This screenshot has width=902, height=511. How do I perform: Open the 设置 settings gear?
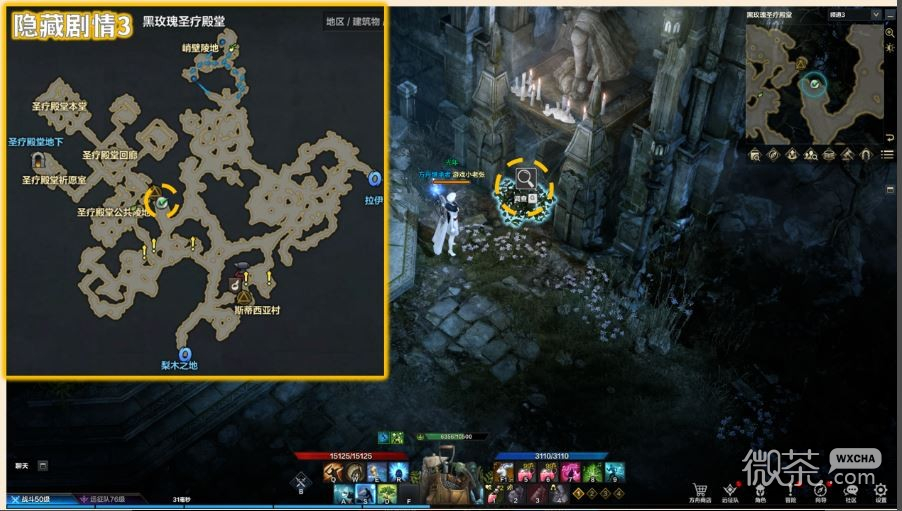click(x=881, y=490)
